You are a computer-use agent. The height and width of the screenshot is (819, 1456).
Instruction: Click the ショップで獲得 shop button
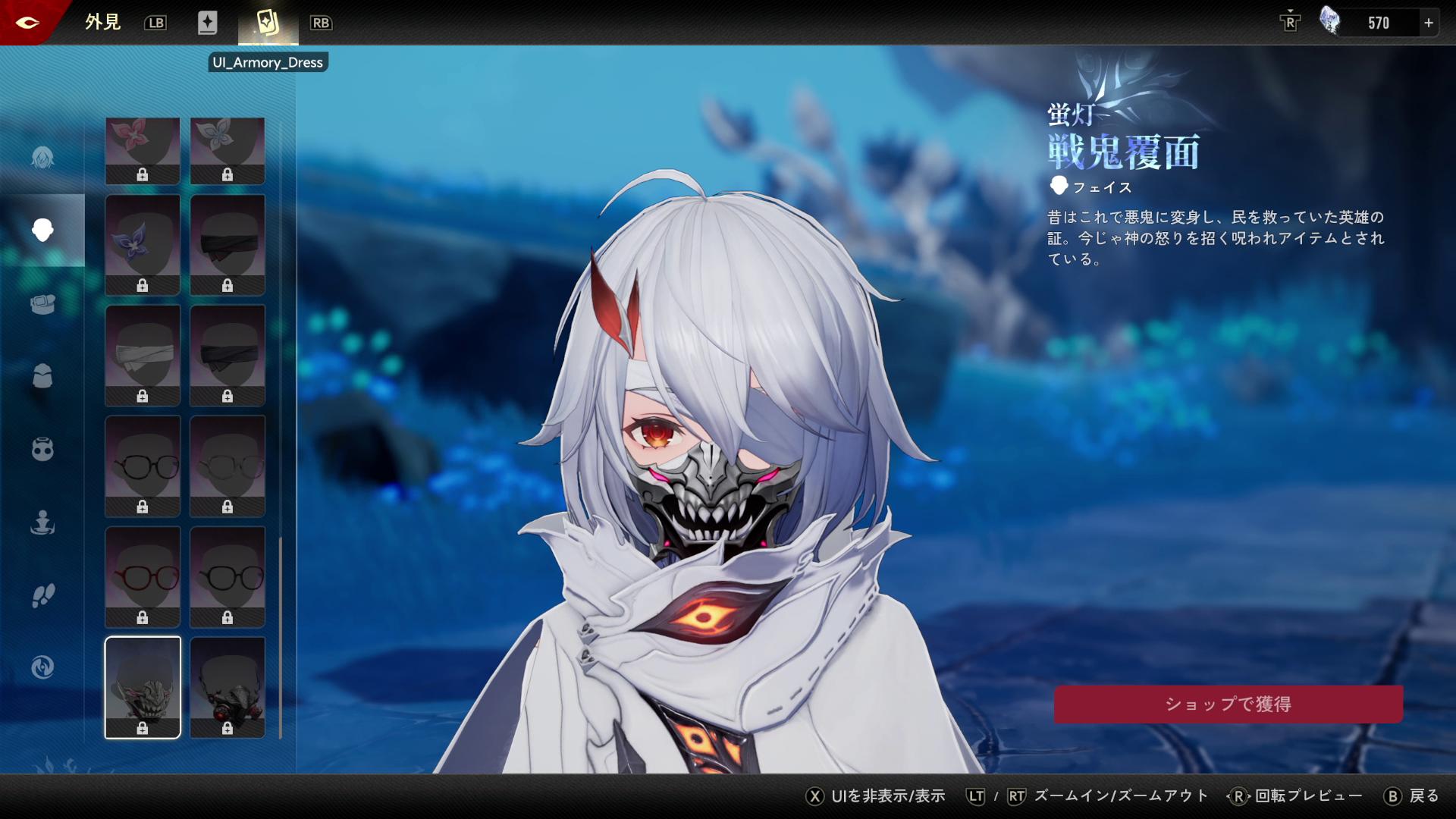coord(1228,704)
